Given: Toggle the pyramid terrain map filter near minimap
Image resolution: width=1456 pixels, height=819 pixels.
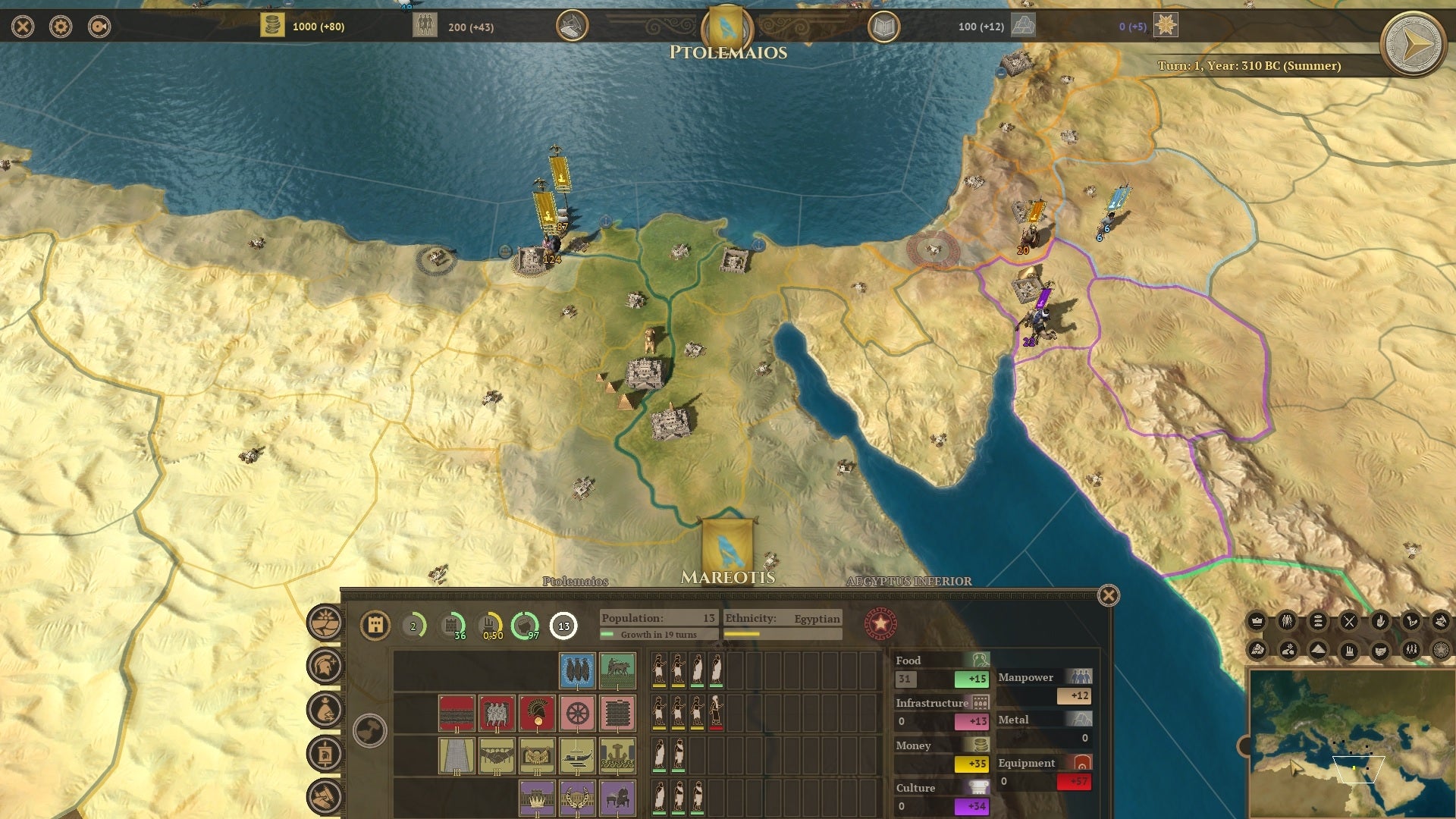Looking at the screenshot, I should [1317, 649].
